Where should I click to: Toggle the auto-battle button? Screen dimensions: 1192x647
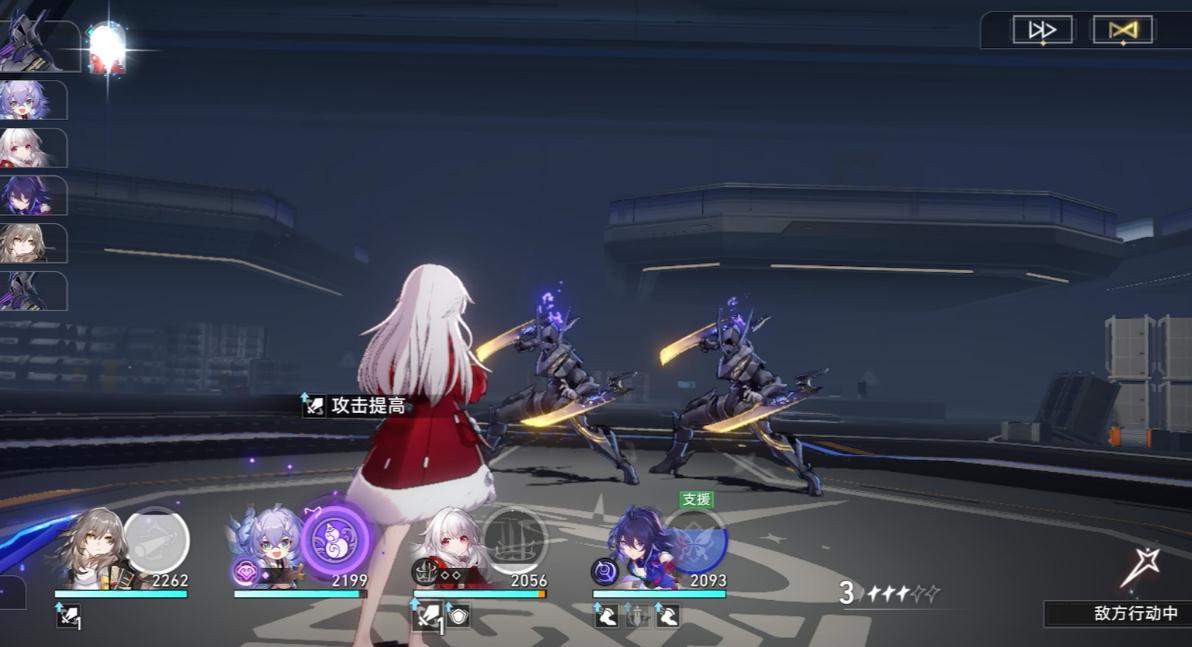[x=1122, y=30]
